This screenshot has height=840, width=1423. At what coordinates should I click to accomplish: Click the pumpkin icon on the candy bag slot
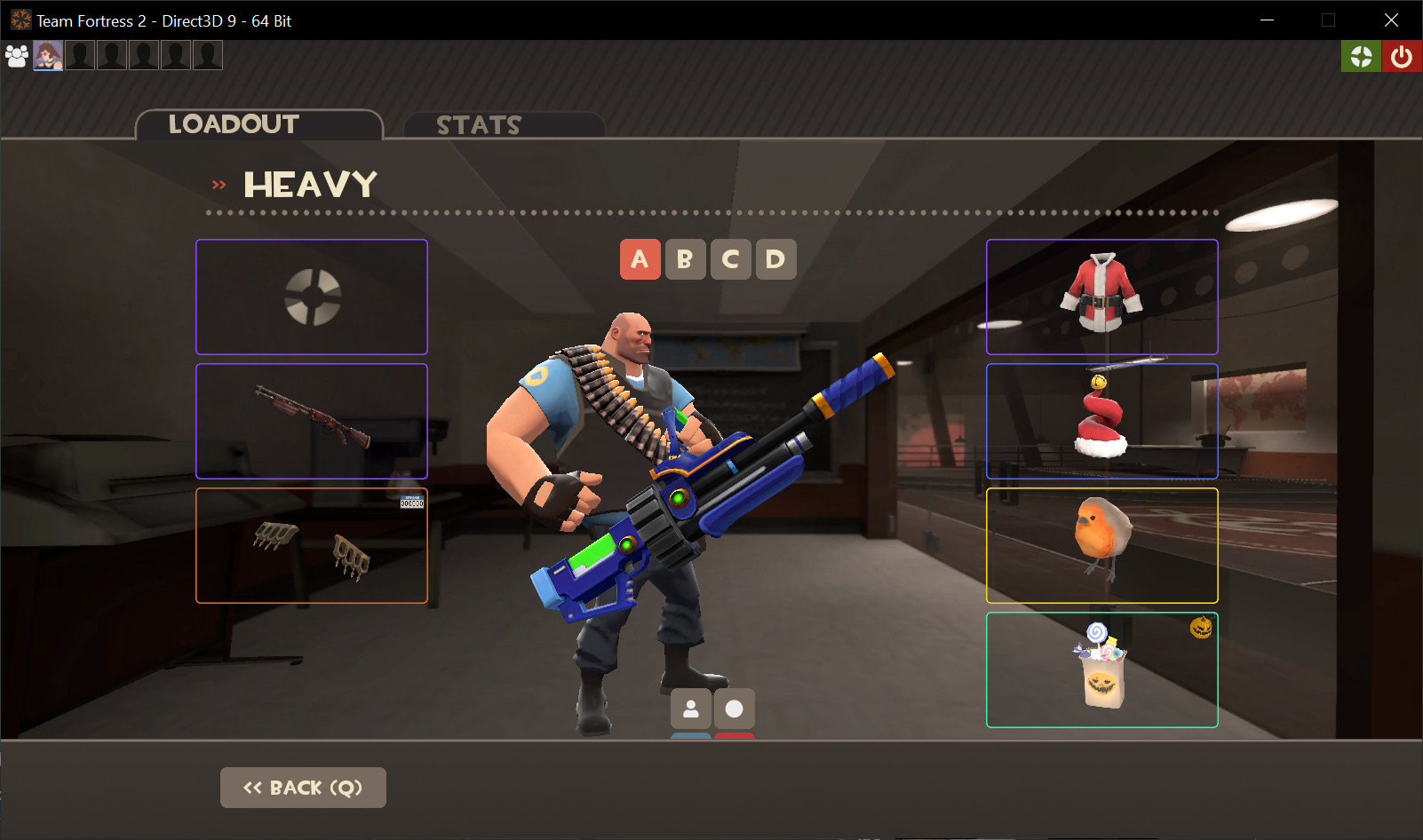(1201, 626)
